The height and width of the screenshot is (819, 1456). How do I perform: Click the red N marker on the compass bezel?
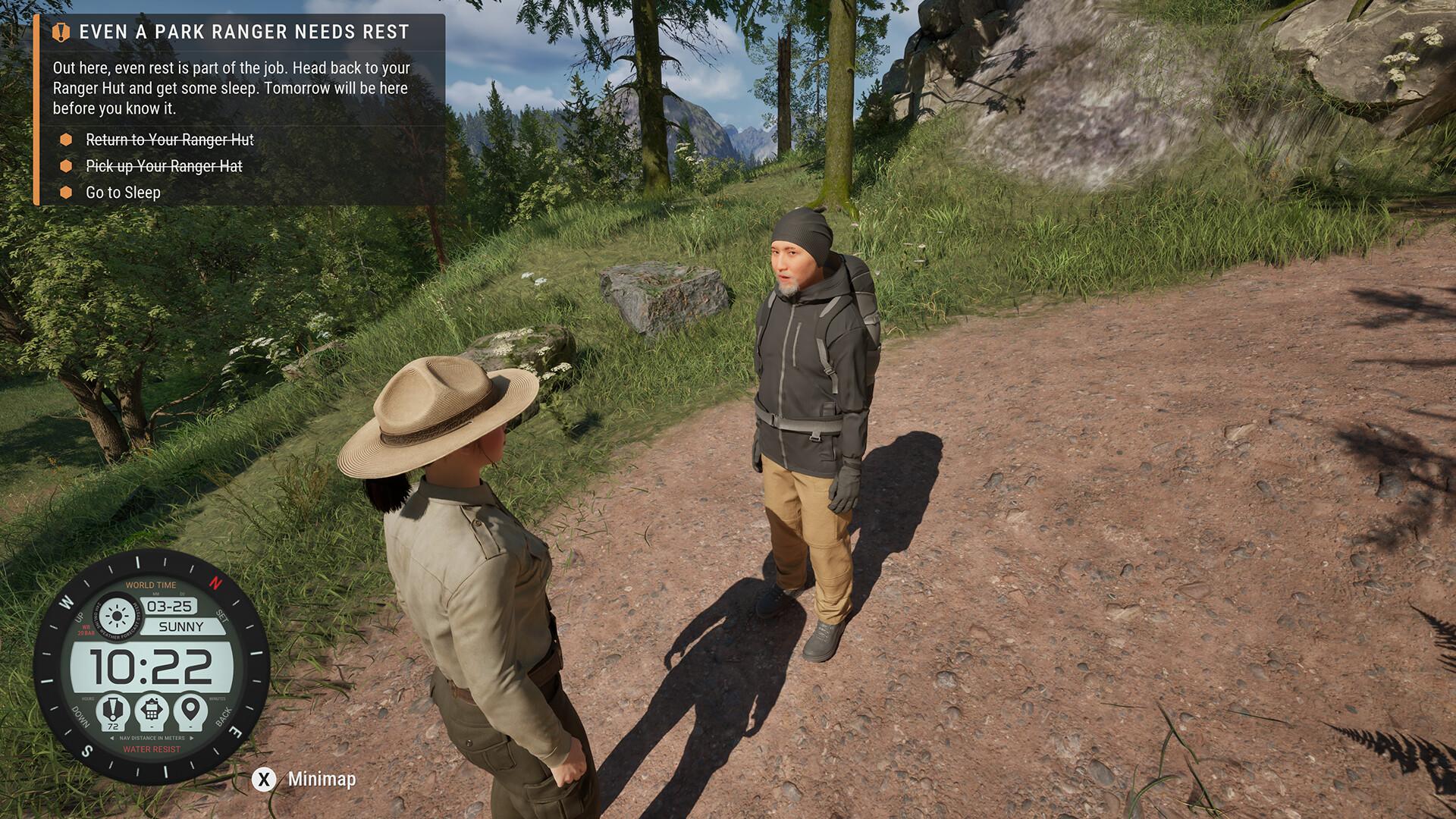pyautogui.click(x=214, y=583)
